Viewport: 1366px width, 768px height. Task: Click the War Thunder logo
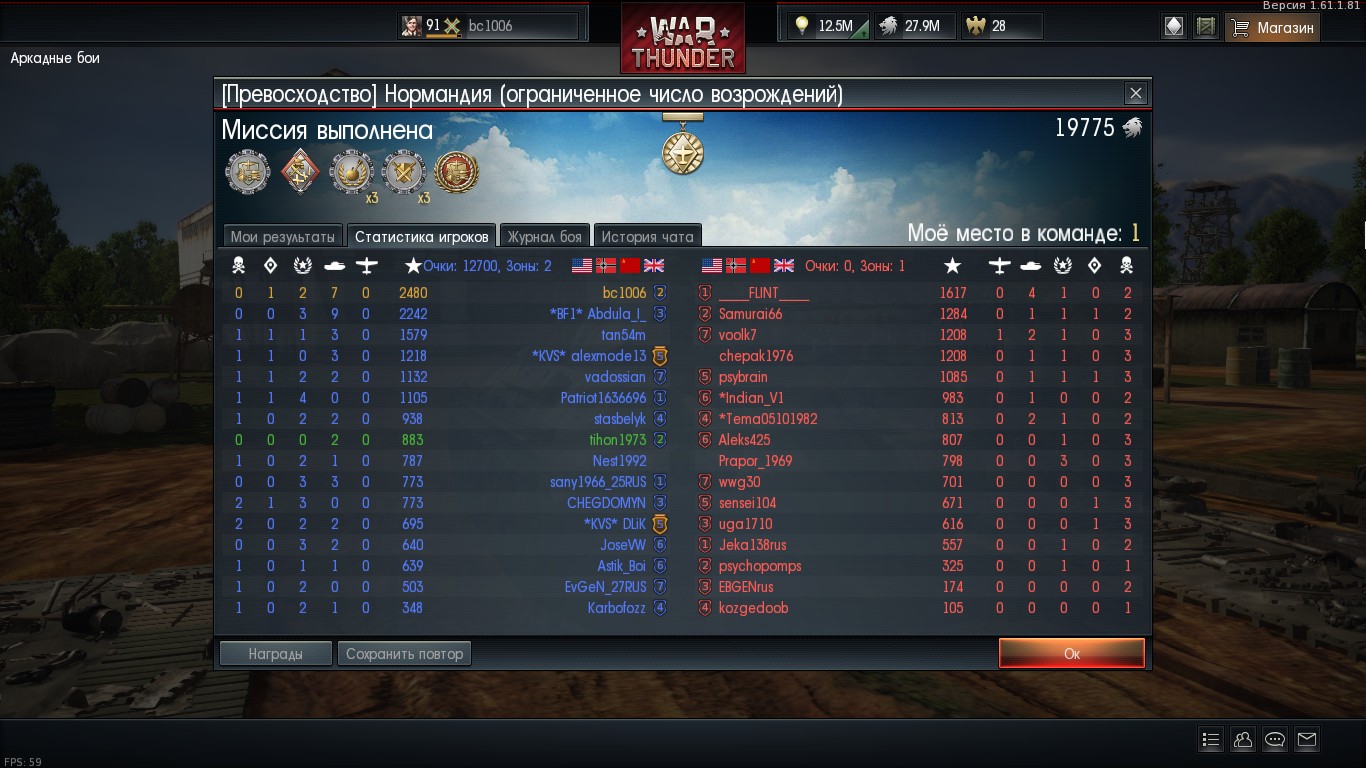(x=682, y=40)
